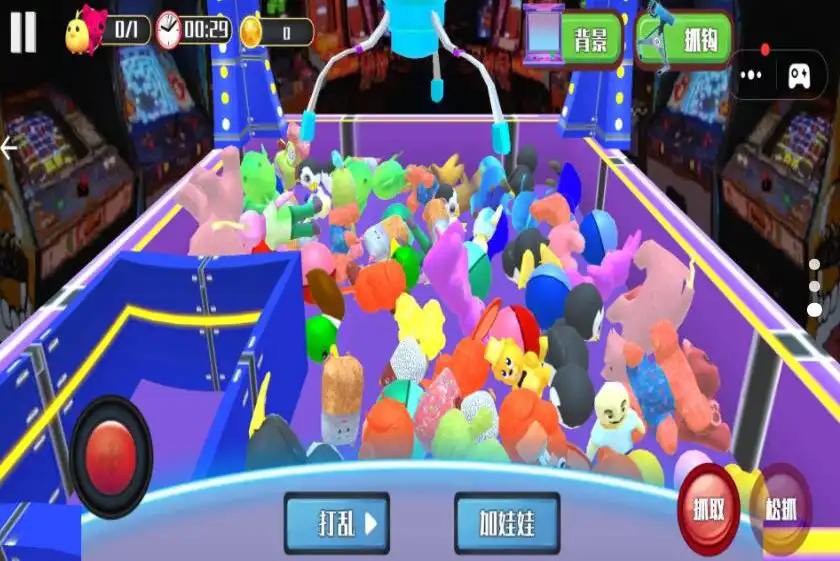Pause the game
This screenshot has width=840, height=561.
(23, 32)
